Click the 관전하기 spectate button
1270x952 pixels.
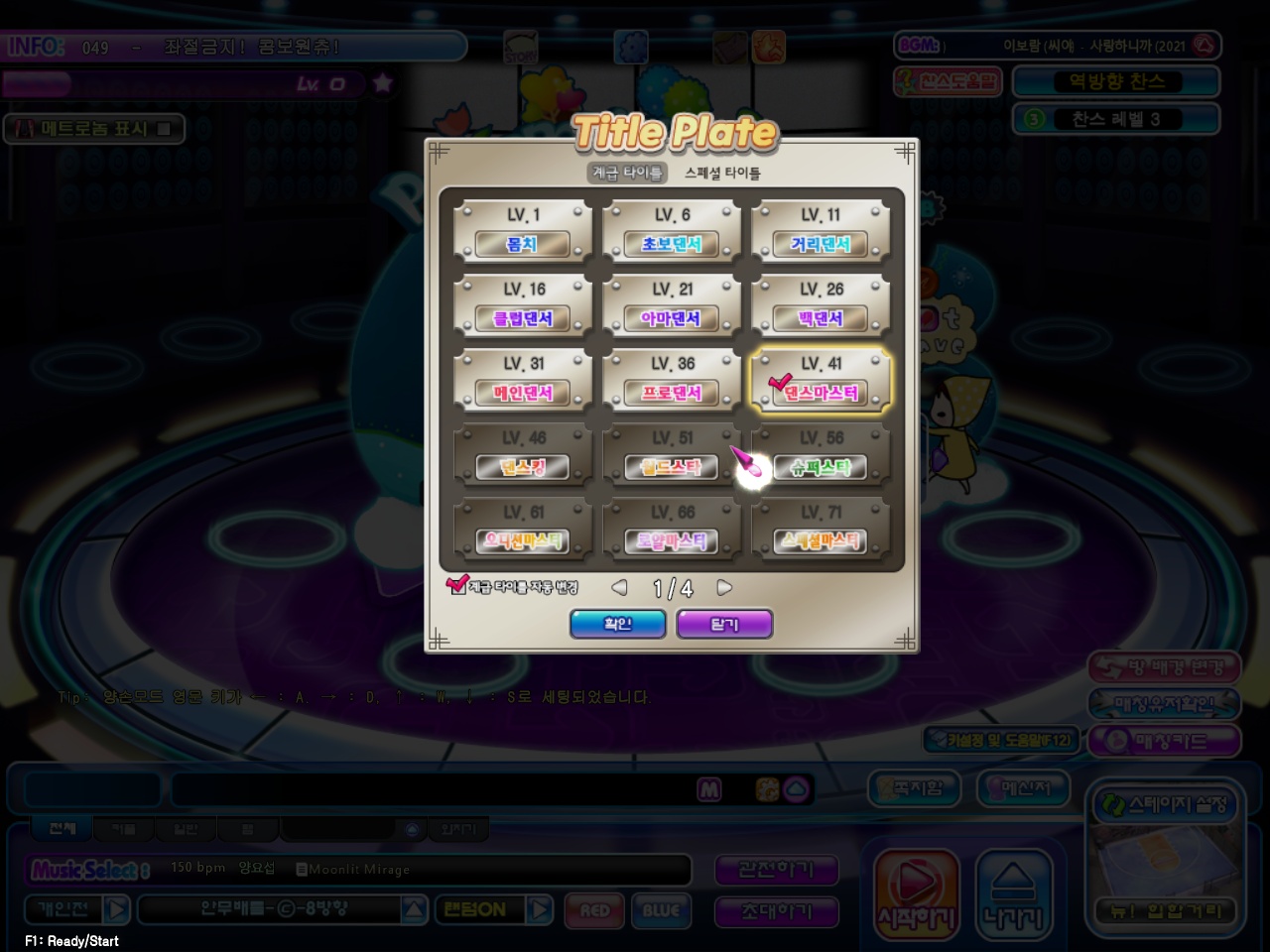pyautogui.click(x=777, y=870)
